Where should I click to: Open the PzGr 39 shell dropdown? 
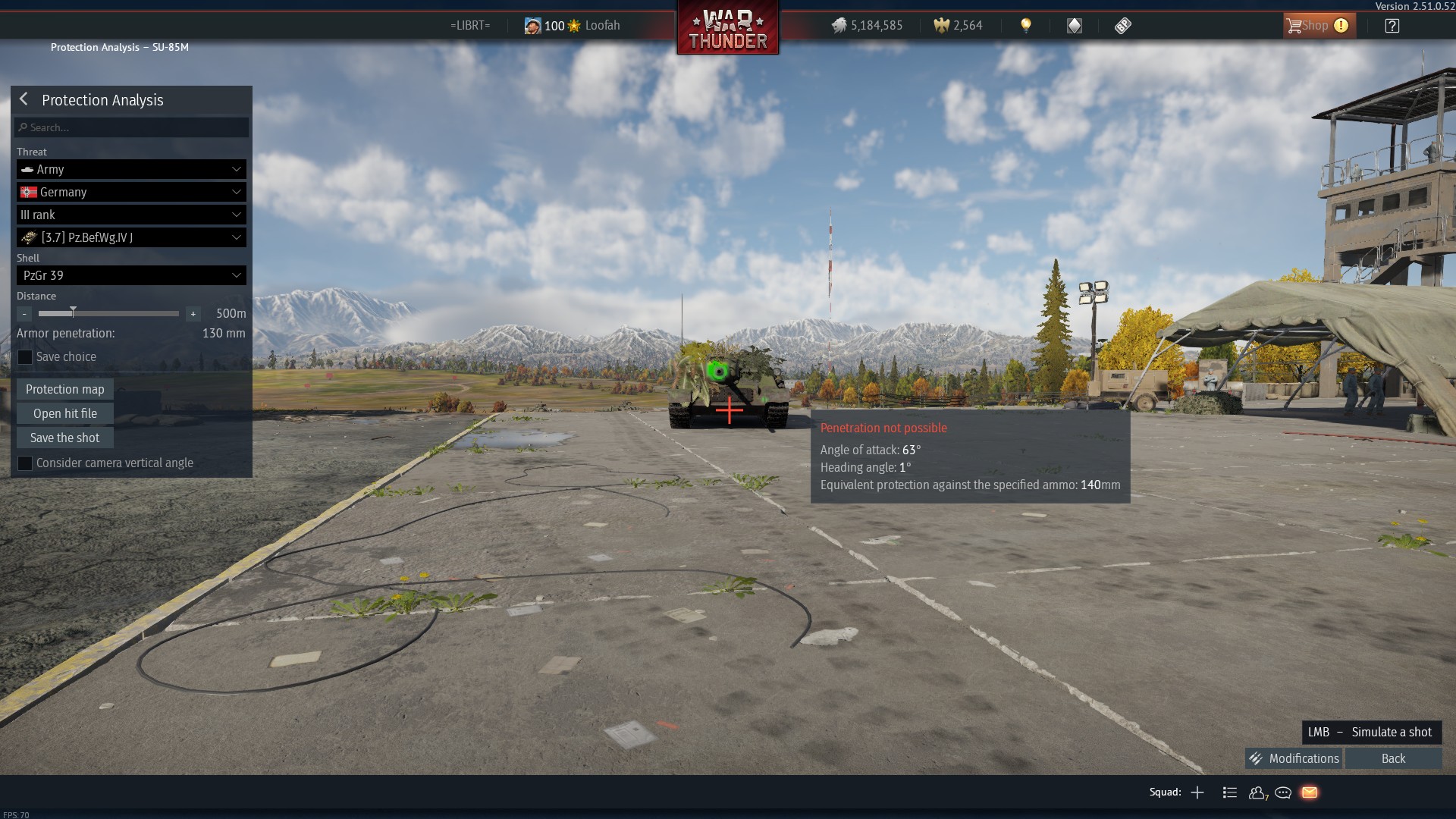[131, 275]
